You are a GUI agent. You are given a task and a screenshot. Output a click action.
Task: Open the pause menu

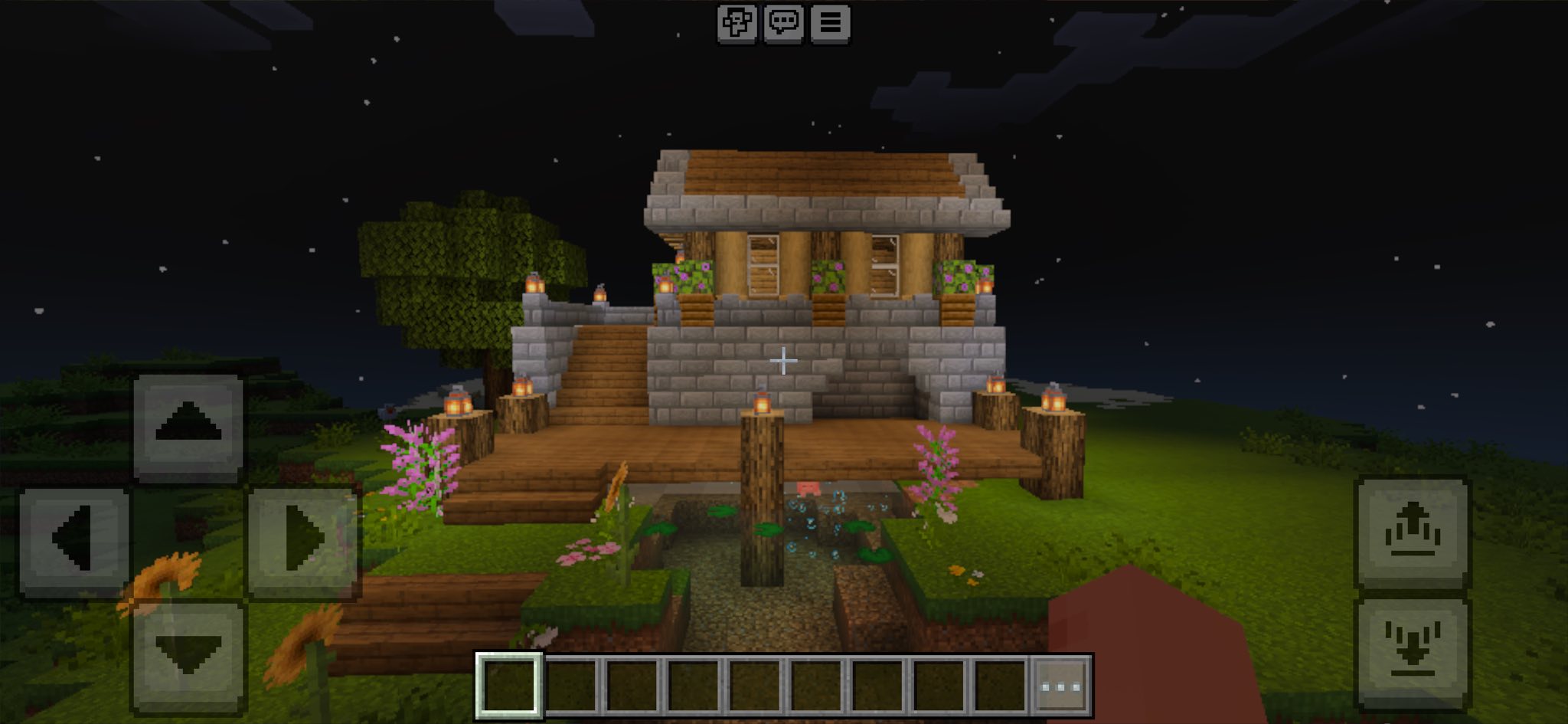click(832, 22)
